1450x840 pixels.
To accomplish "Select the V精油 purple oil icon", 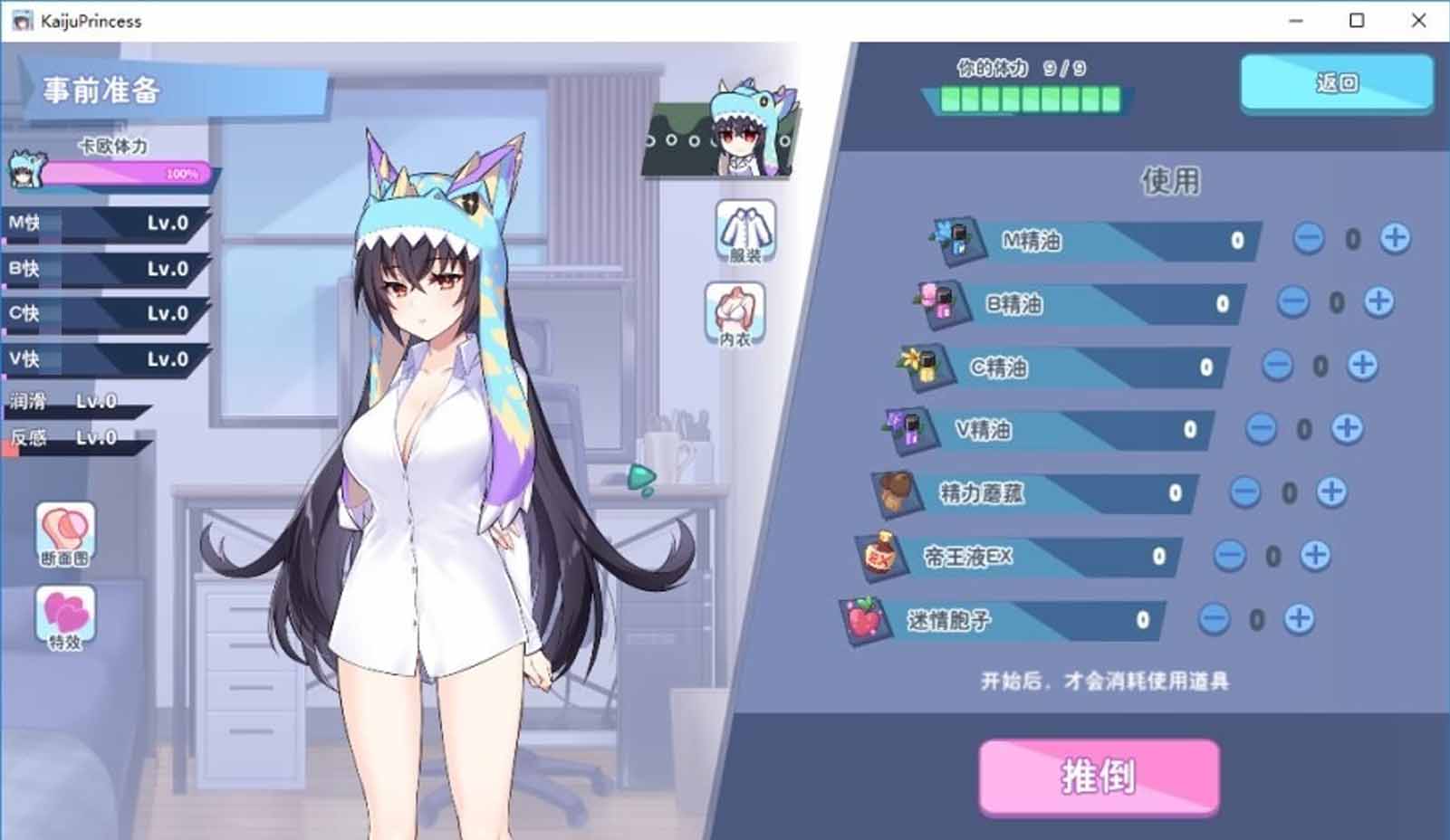I will tap(910, 427).
